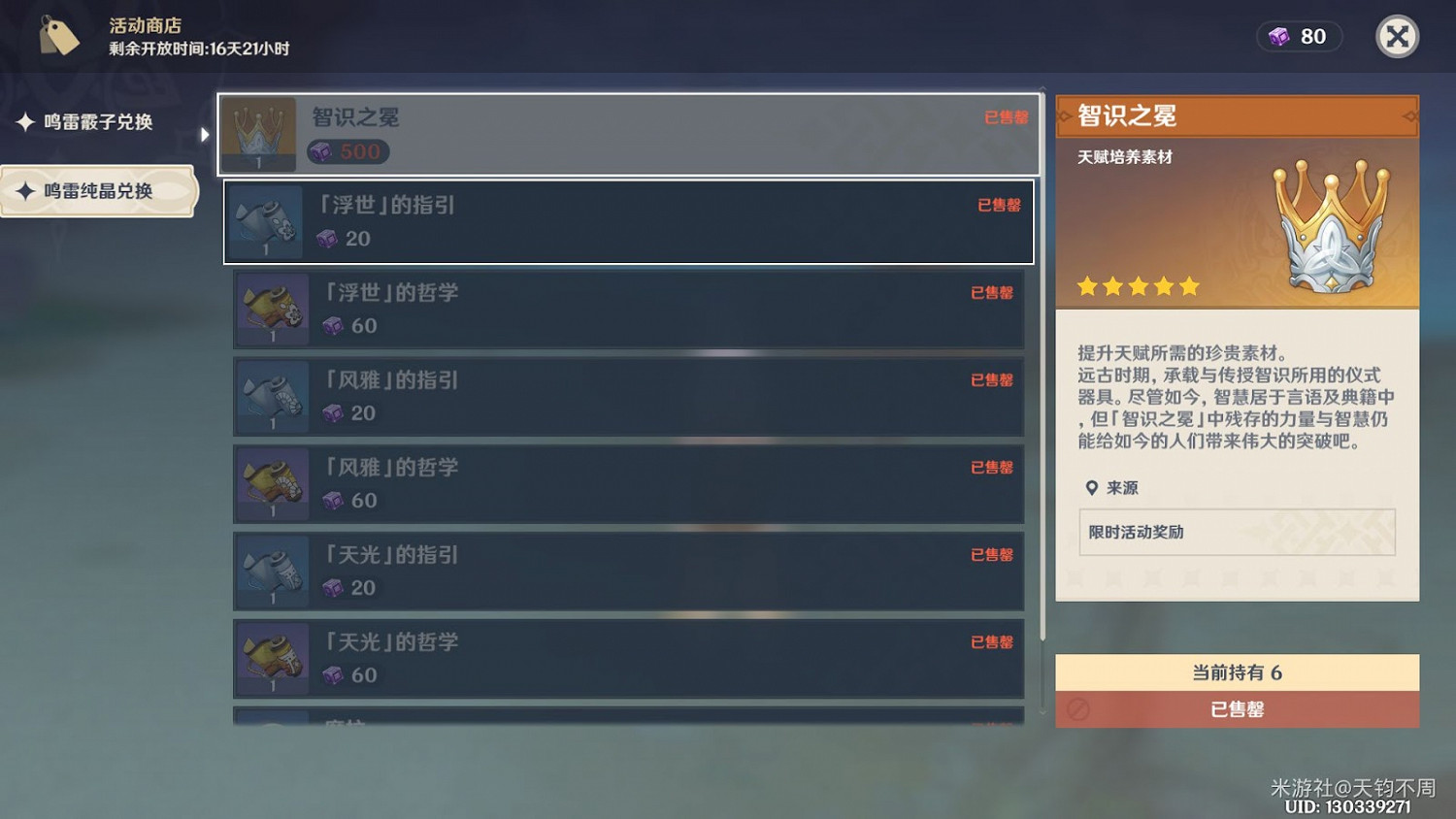Click the 「天光」的哲学 item icon
Image resolution: width=1456 pixels, height=819 pixels.
click(x=272, y=658)
